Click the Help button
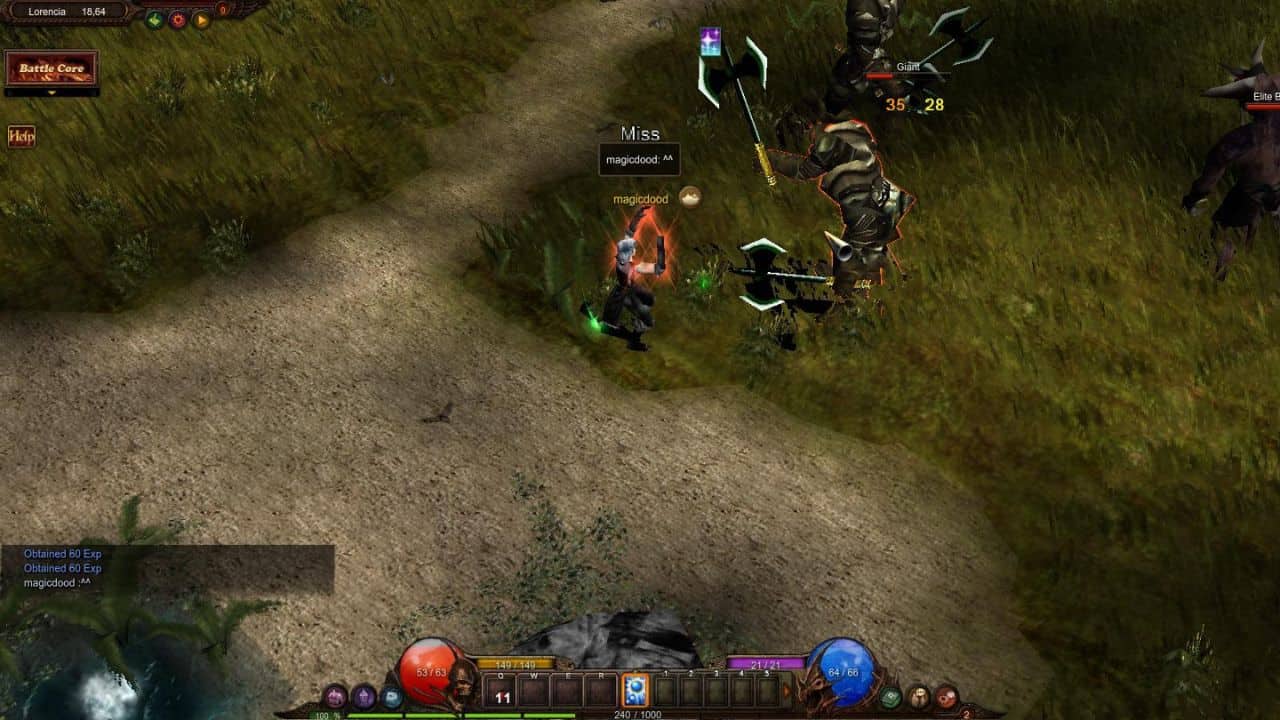Screen dimensions: 1280x720 tap(21, 136)
